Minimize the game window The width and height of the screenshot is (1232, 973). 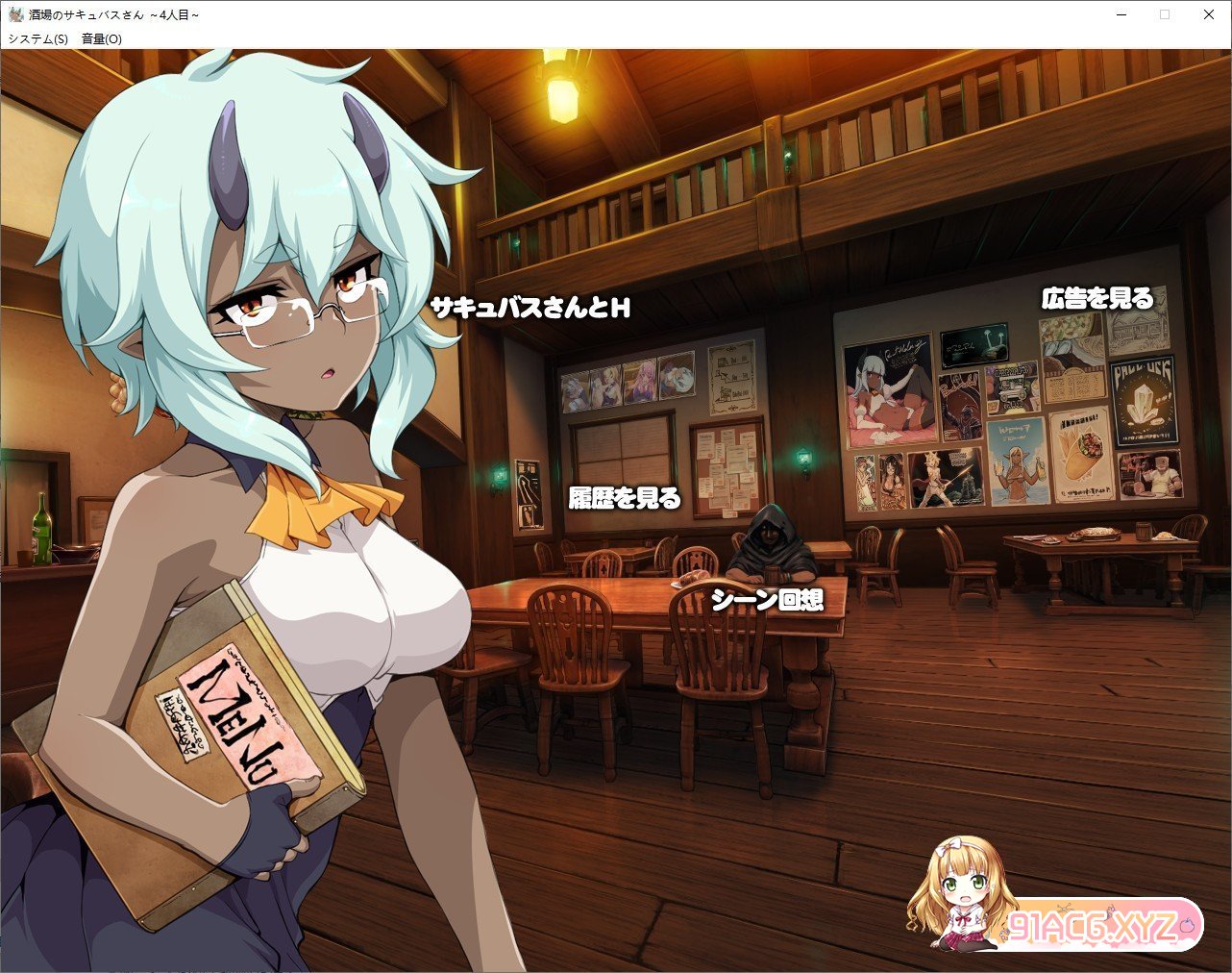point(1121,14)
